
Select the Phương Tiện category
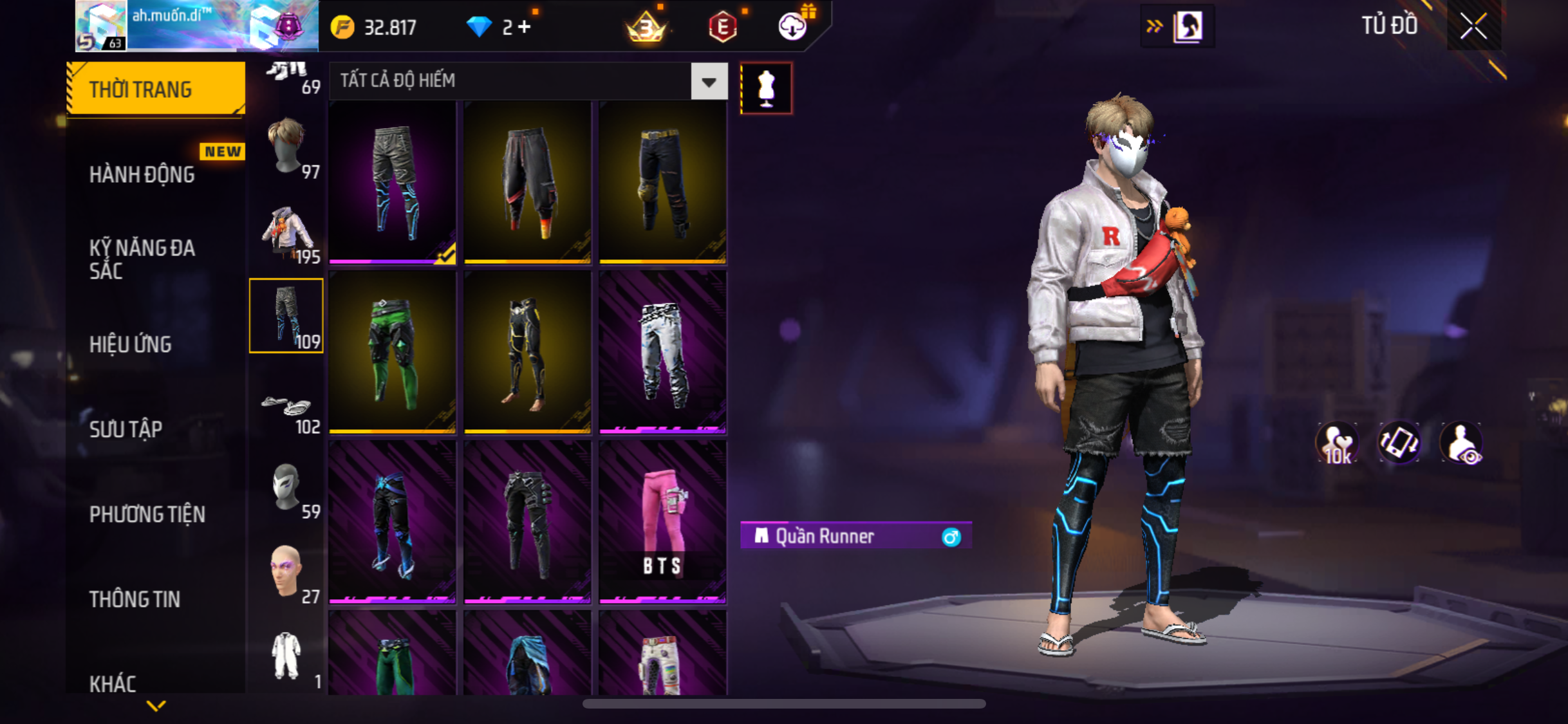pyautogui.click(x=147, y=514)
